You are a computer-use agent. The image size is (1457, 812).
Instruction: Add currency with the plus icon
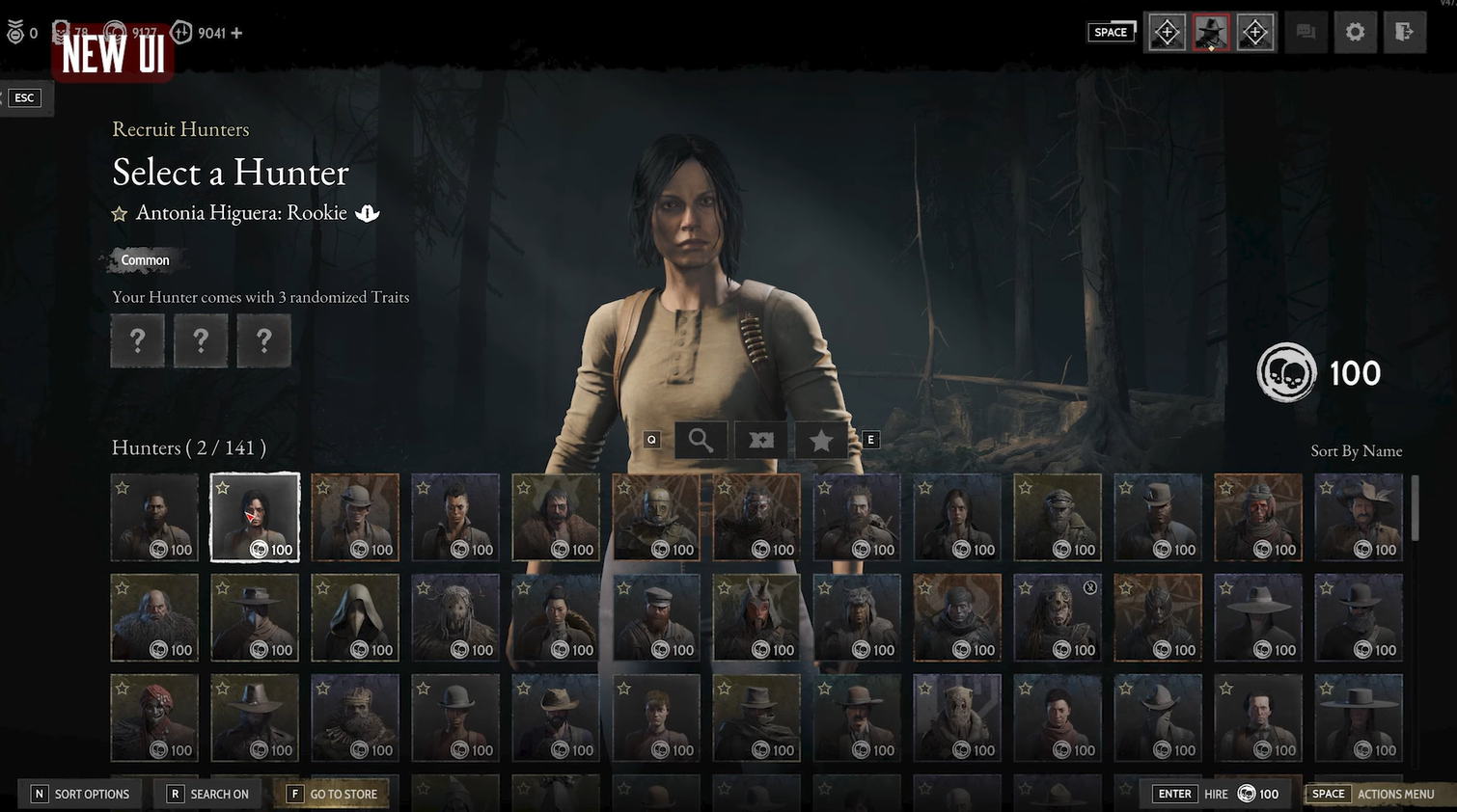tap(237, 33)
